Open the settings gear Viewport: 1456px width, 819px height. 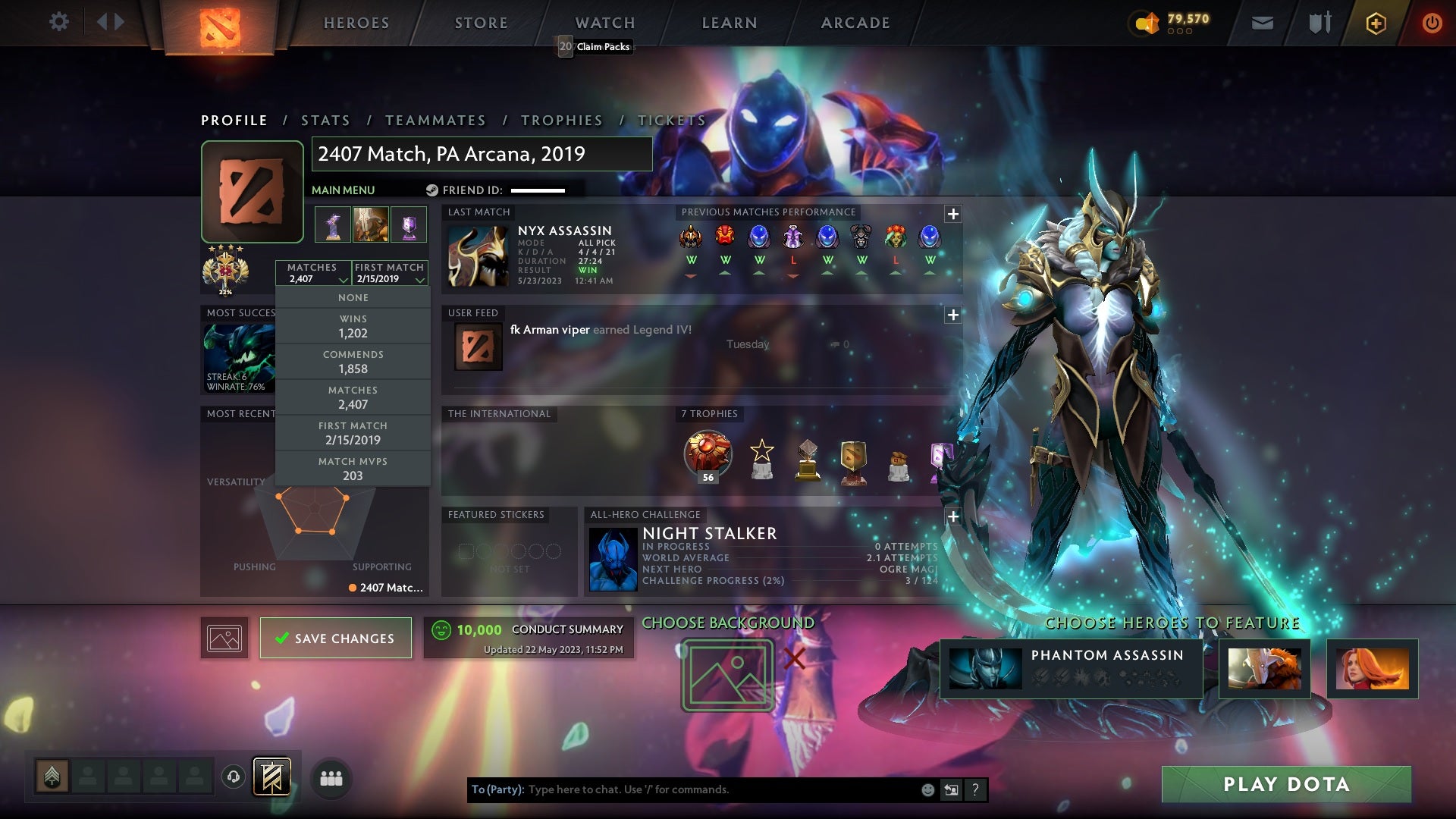(x=59, y=22)
